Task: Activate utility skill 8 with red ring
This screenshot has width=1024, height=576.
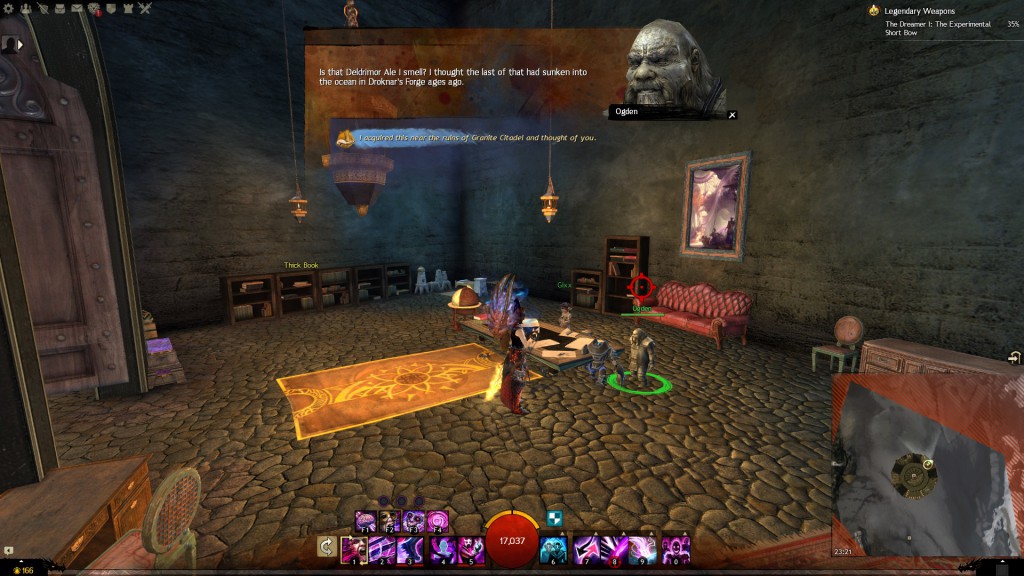Action: (x=616, y=549)
